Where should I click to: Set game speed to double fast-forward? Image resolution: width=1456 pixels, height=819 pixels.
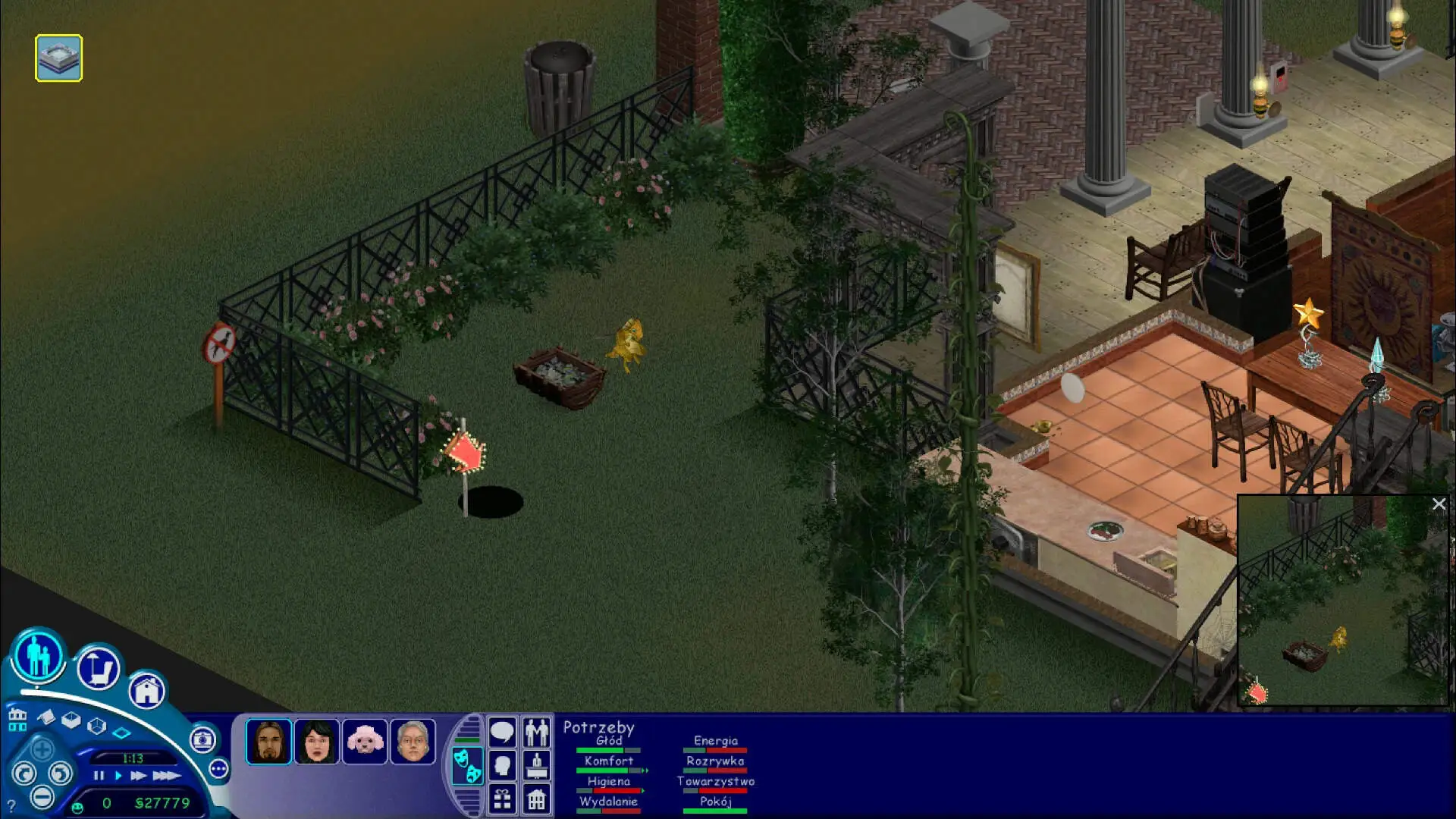pyautogui.click(x=138, y=775)
